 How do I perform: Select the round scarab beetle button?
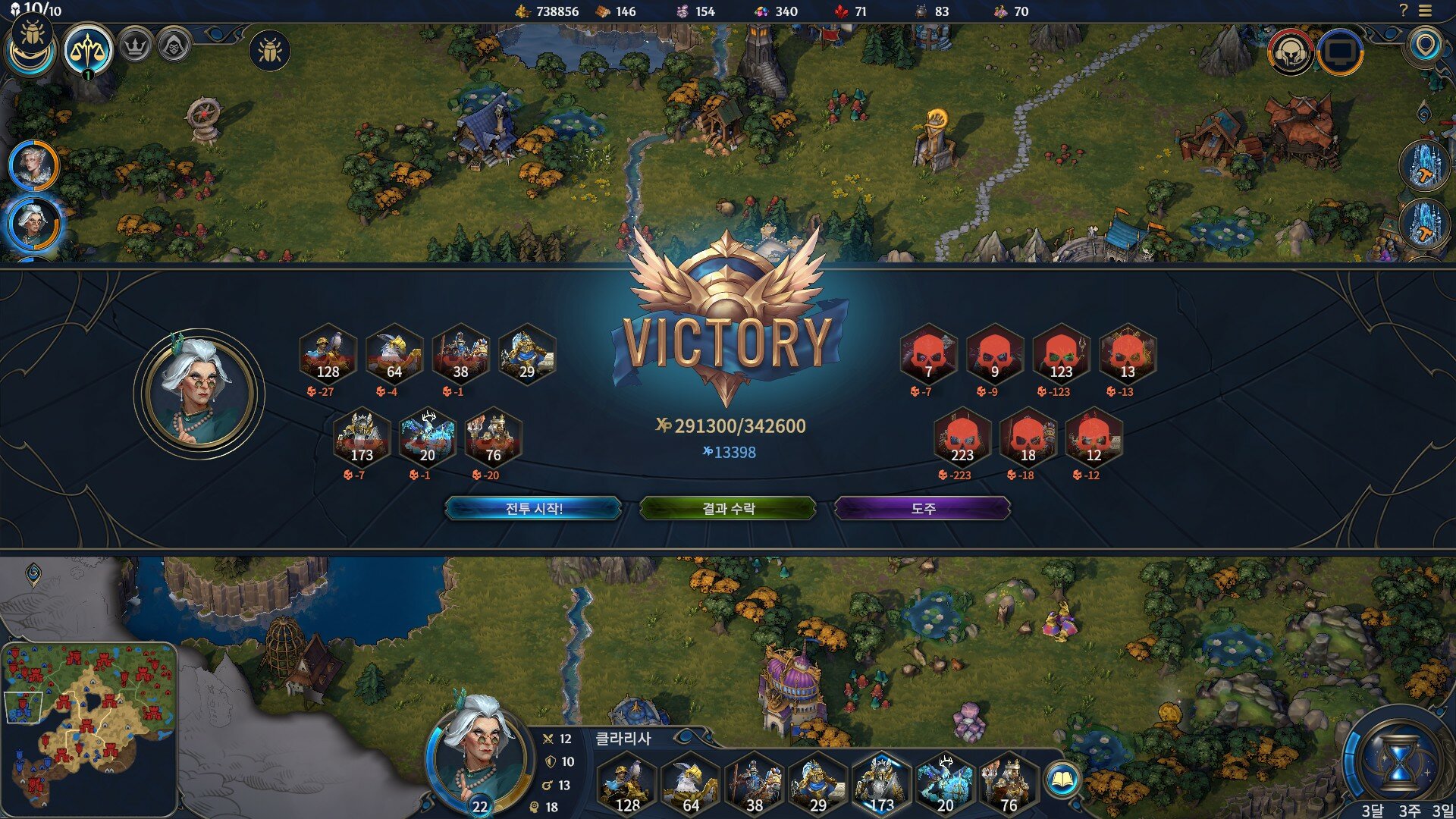tap(270, 51)
